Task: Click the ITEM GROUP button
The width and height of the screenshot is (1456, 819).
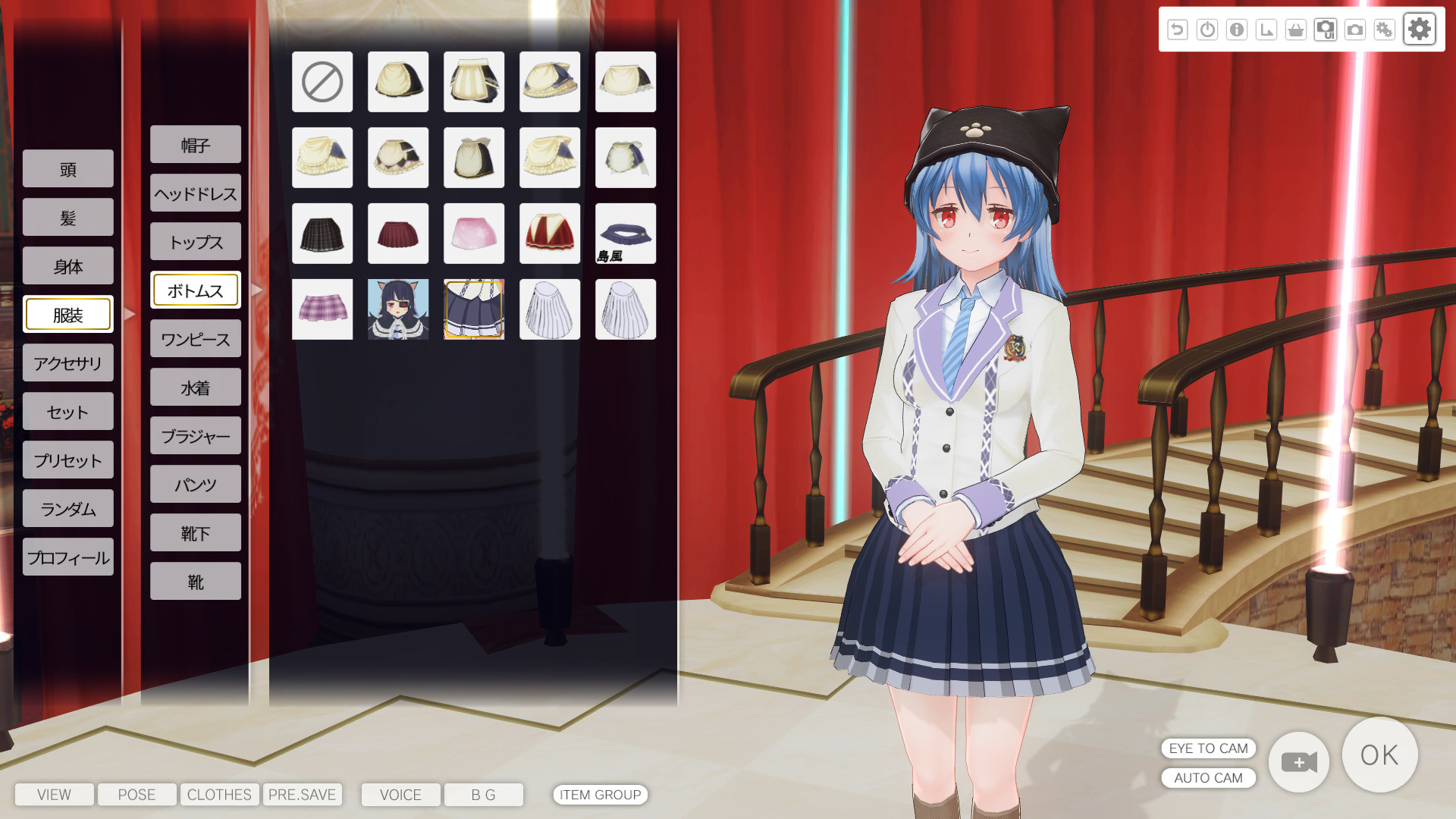Action: coord(600,795)
